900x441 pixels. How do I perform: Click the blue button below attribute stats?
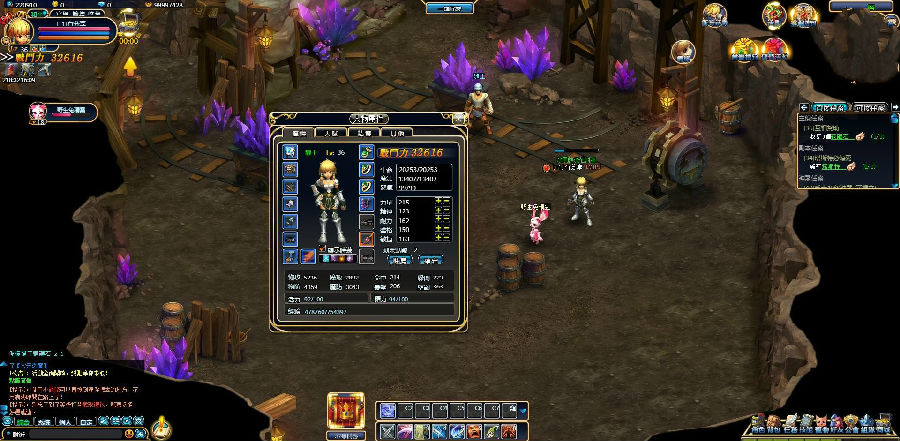[x=397, y=259]
